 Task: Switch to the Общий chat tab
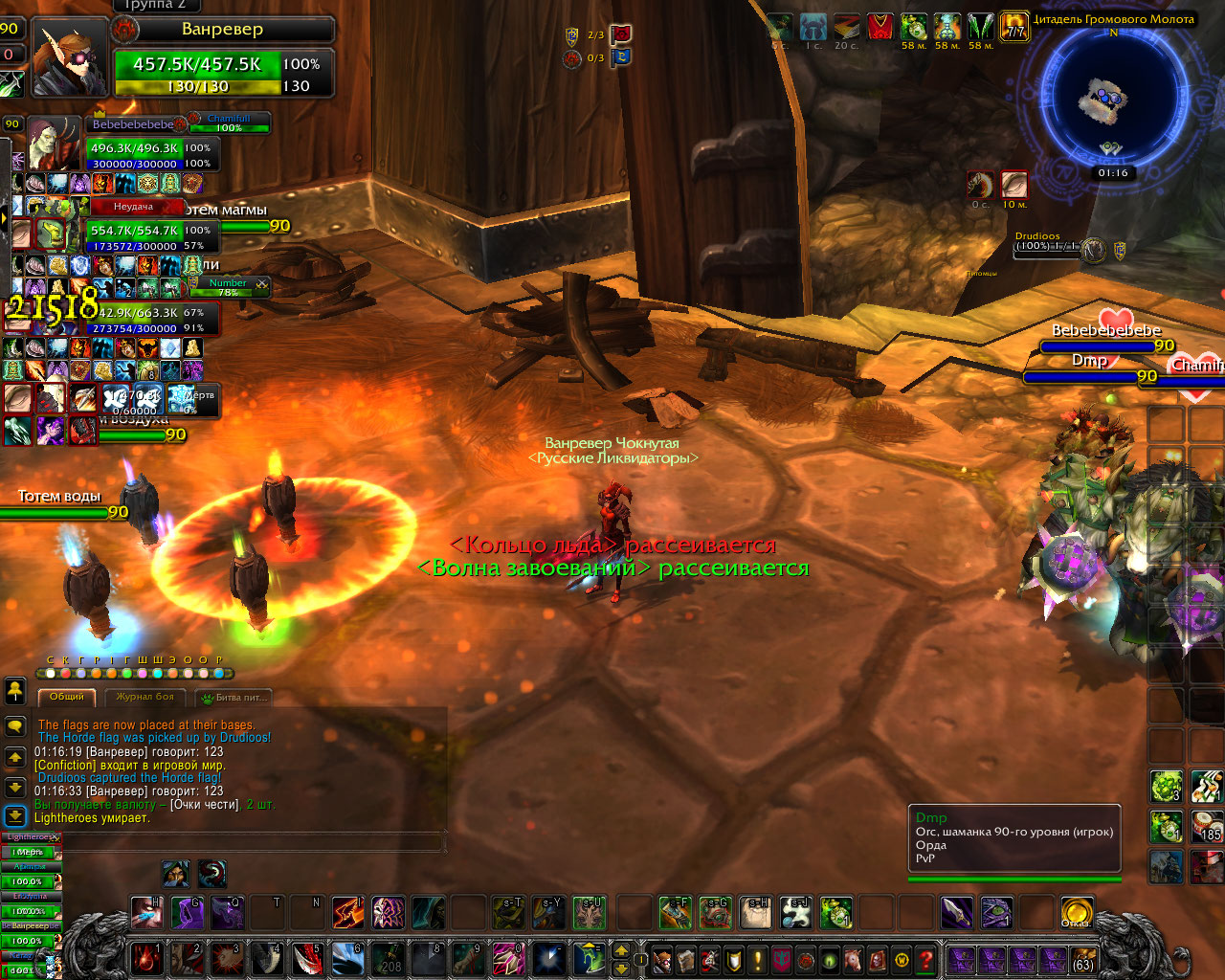[x=67, y=698]
